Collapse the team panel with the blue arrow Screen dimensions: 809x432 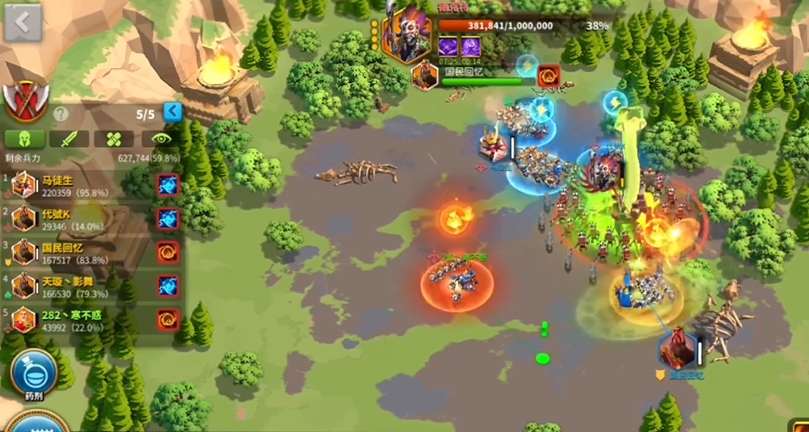click(x=172, y=112)
